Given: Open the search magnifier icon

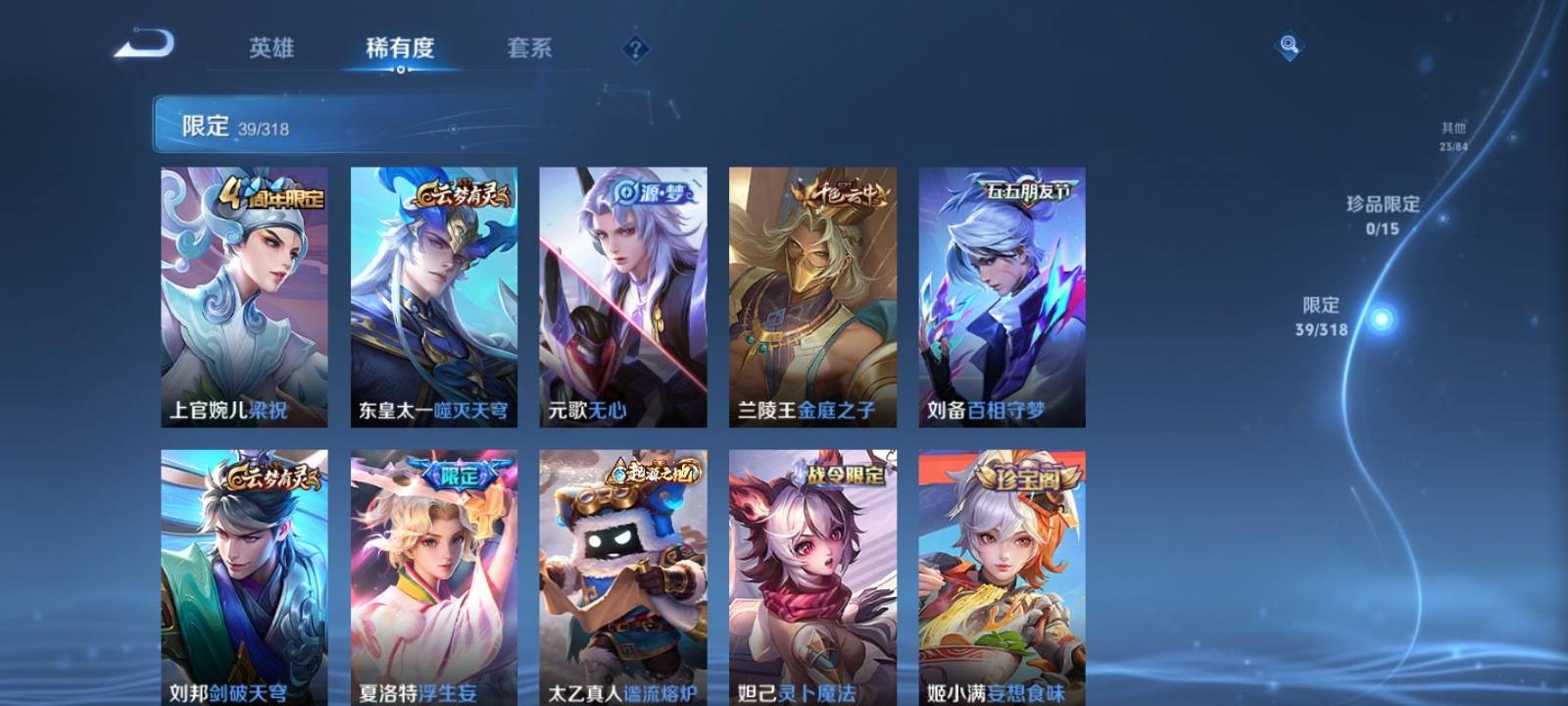Looking at the screenshot, I should [x=1289, y=45].
